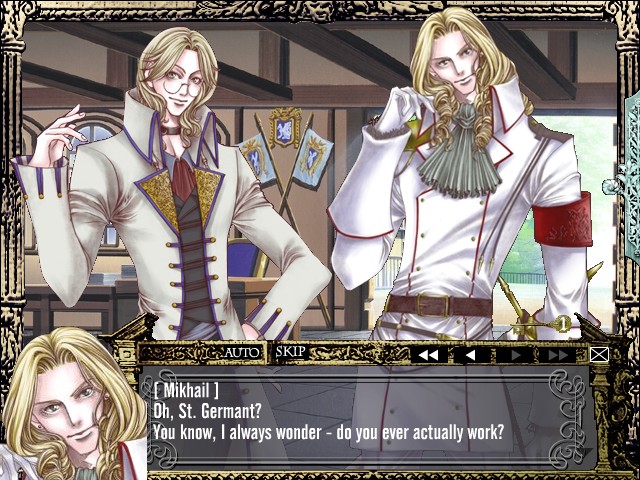The height and width of the screenshot is (480, 640).
Task: Hide the dialogue window with X box
Action: click(x=599, y=354)
